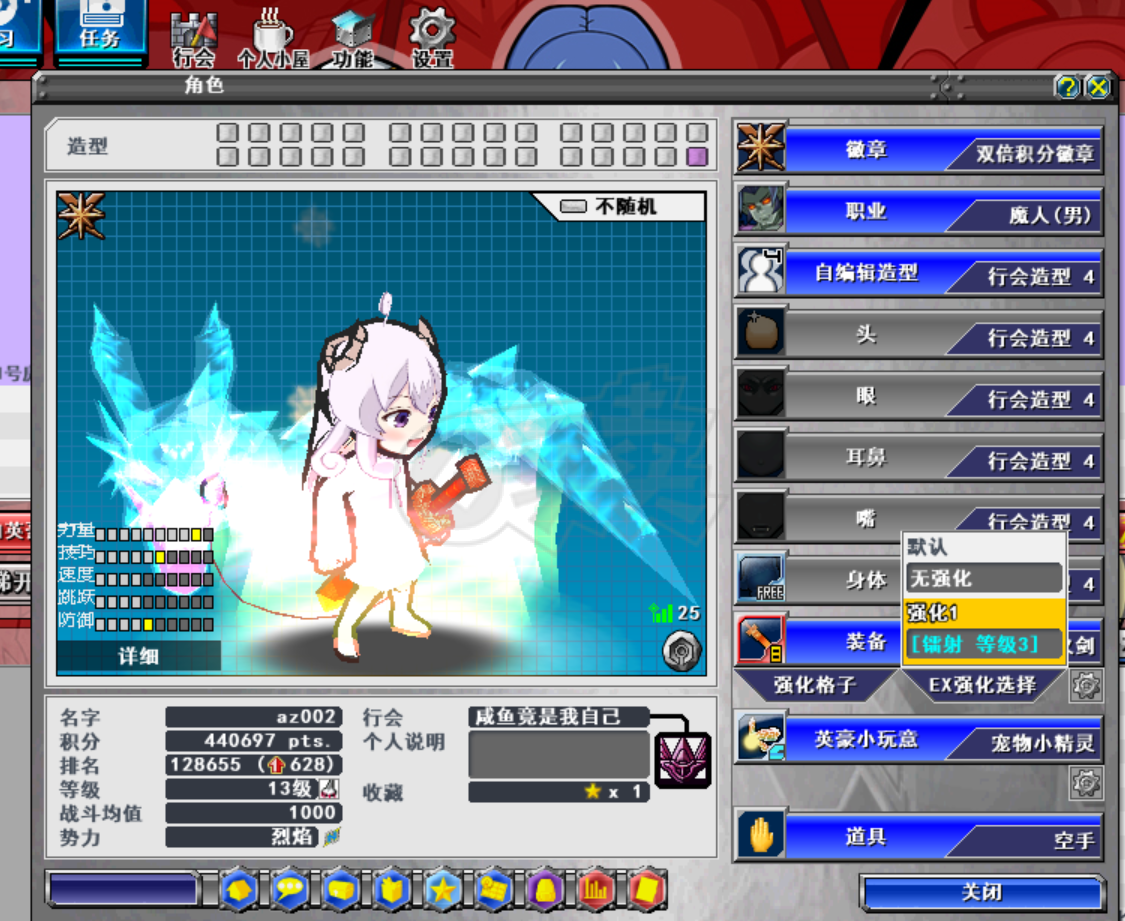
Task: Open the 自编辑造型 custom look row
Action: 920,273
